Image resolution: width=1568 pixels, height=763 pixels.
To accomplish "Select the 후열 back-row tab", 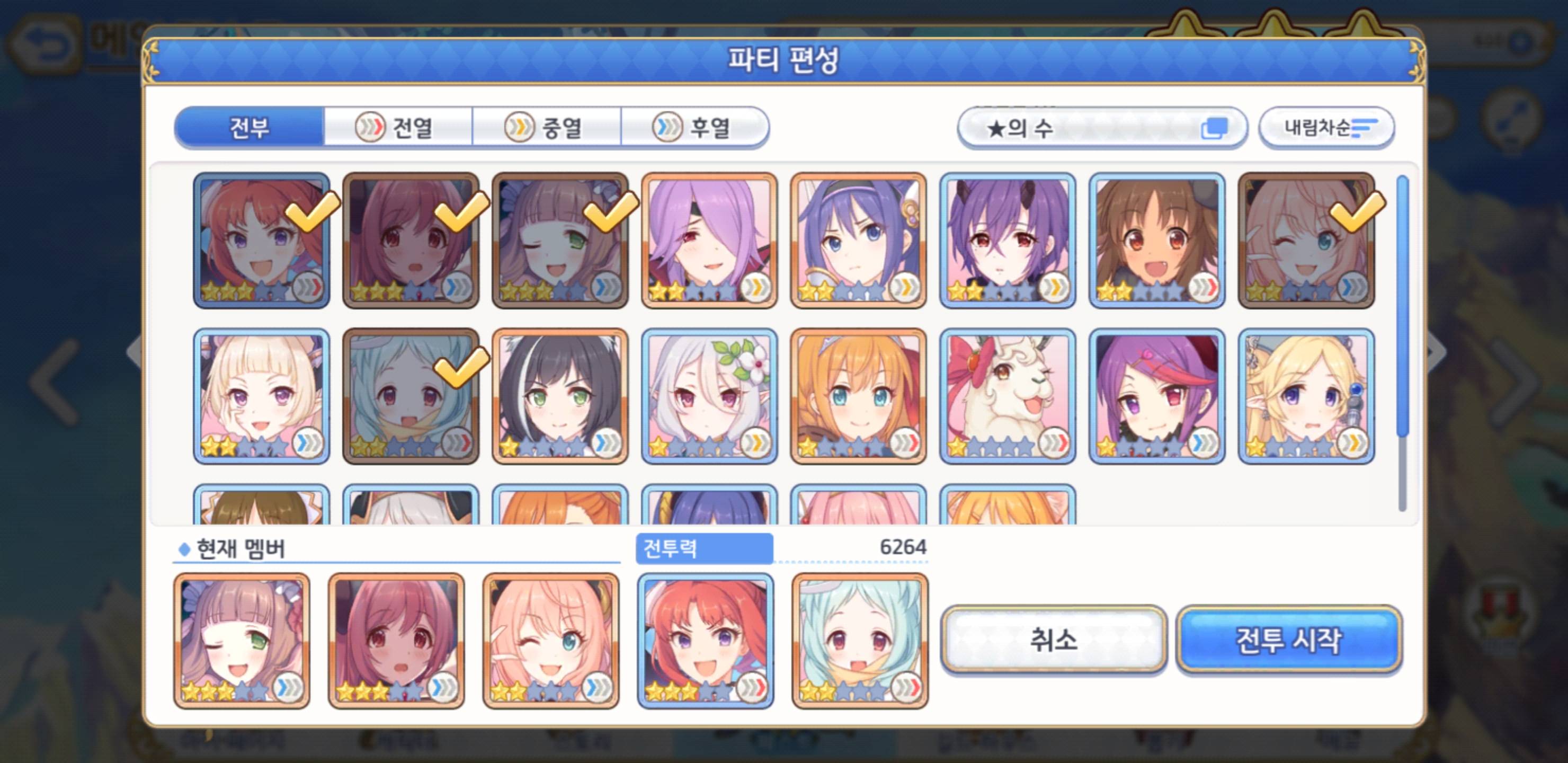I will 694,127.
